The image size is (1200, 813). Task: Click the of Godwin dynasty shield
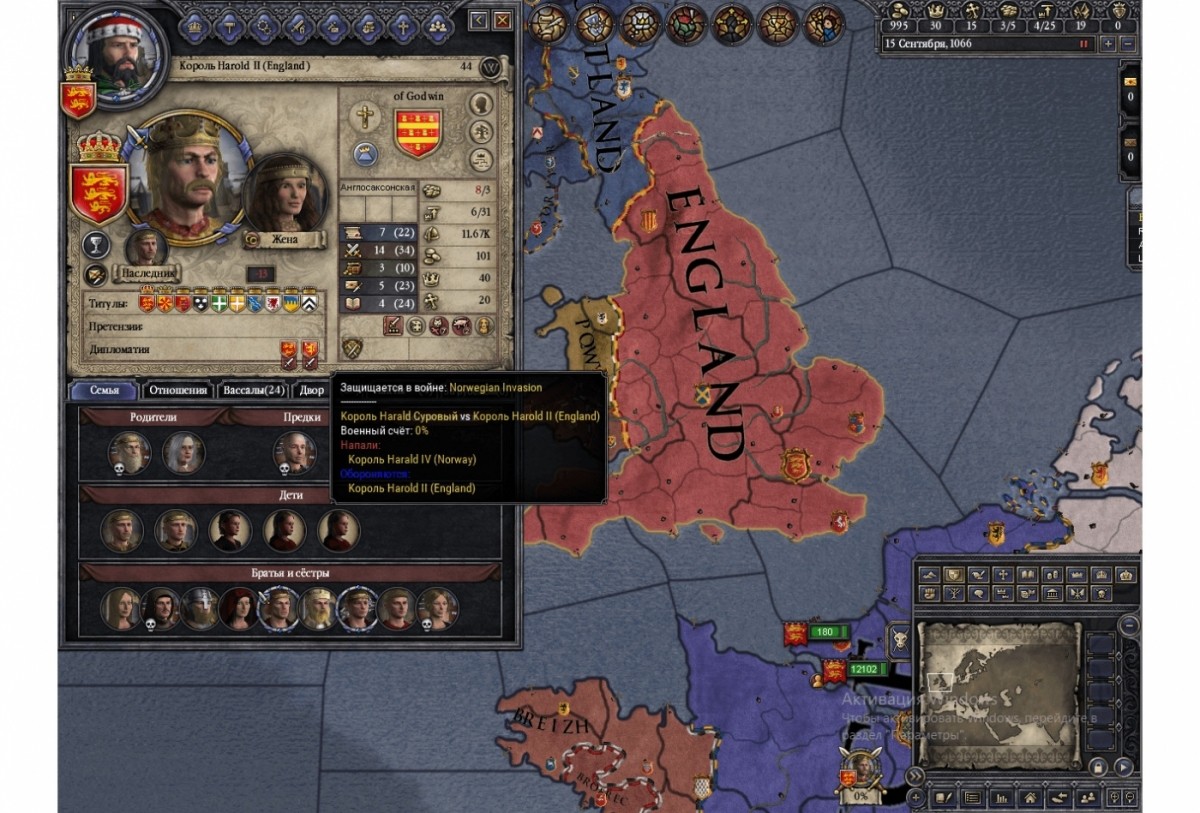click(x=418, y=134)
